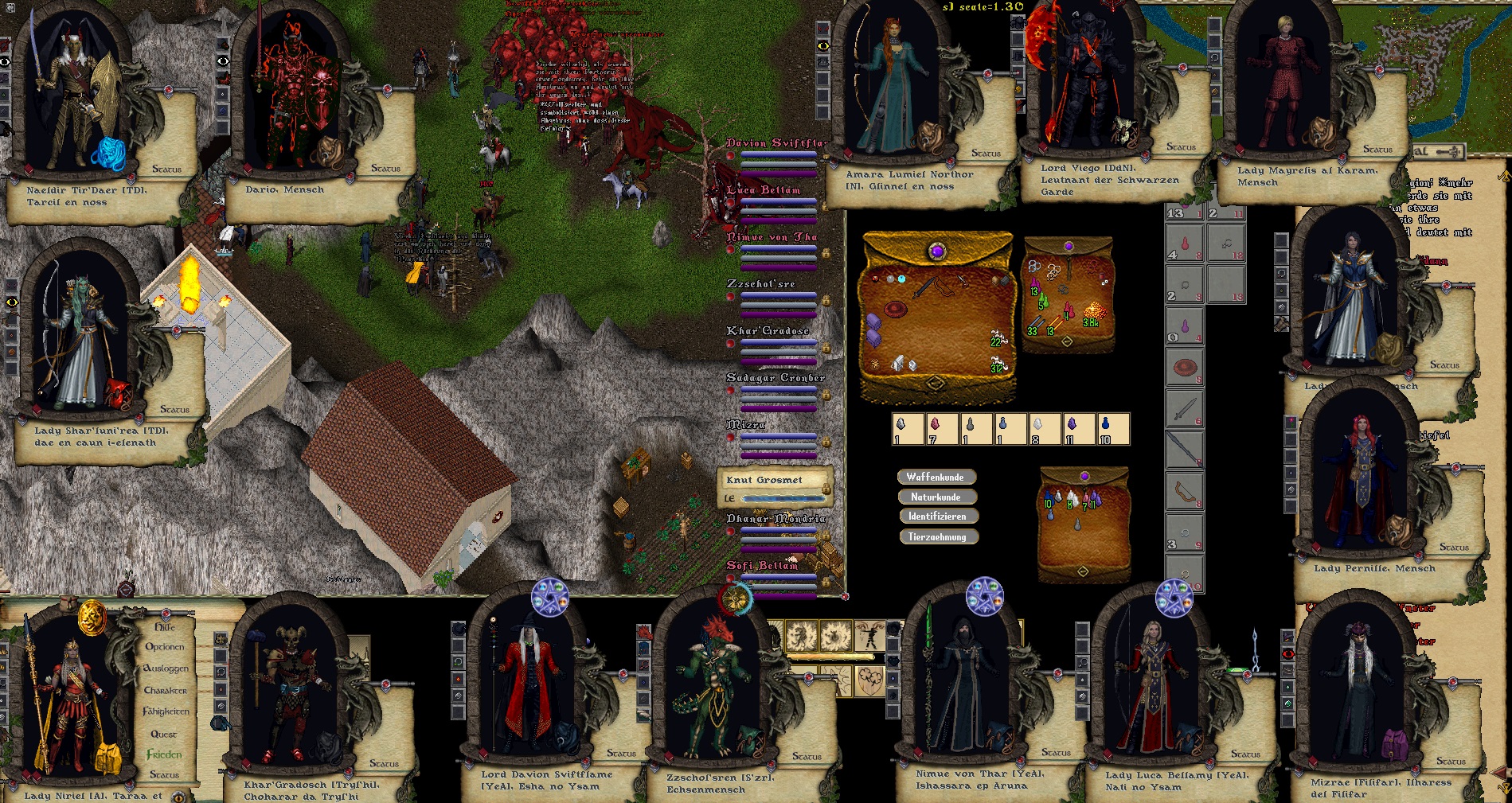The width and height of the screenshot is (1512, 803).
Task: Open the Quest log entry
Action: [x=164, y=734]
